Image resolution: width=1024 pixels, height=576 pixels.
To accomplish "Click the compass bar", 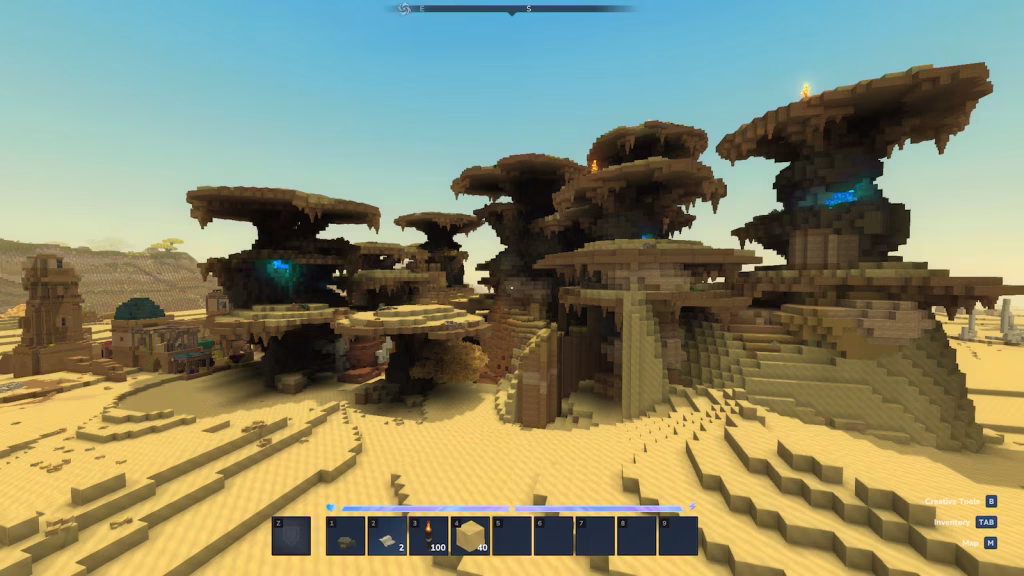I will point(512,9).
